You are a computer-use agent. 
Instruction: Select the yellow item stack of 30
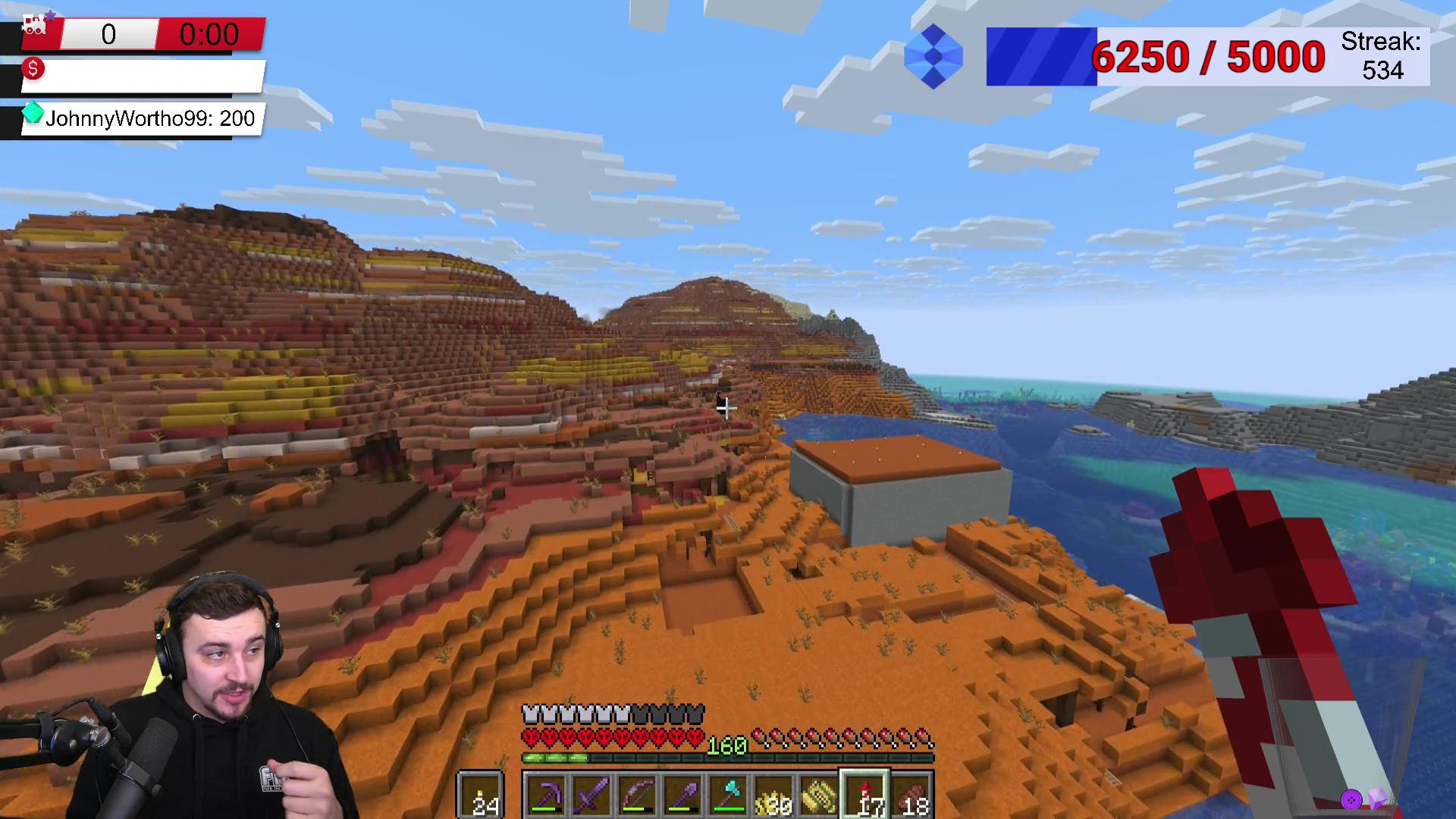click(x=773, y=795)
